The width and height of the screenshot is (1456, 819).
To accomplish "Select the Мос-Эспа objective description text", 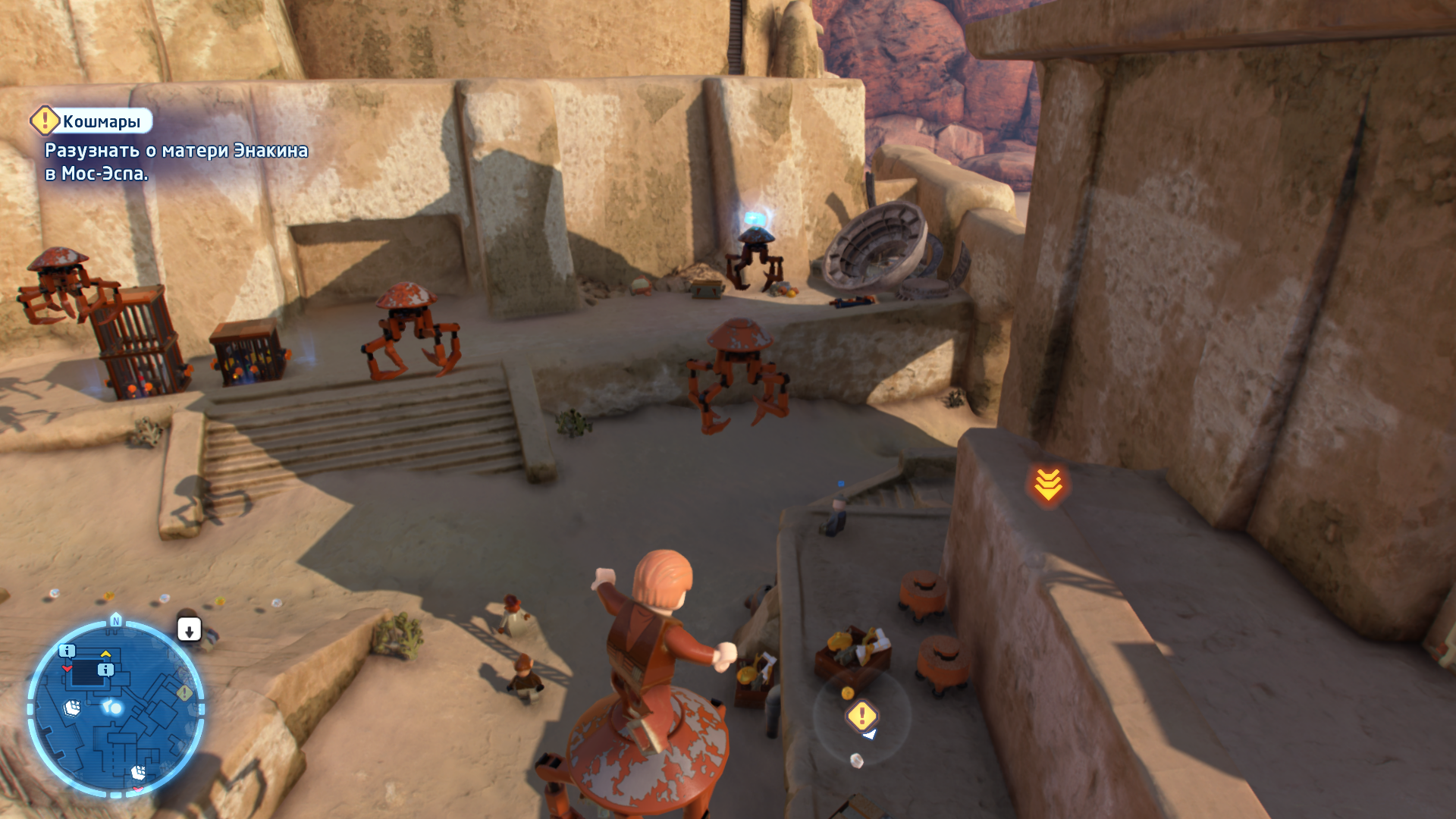I will pos(176,162).
